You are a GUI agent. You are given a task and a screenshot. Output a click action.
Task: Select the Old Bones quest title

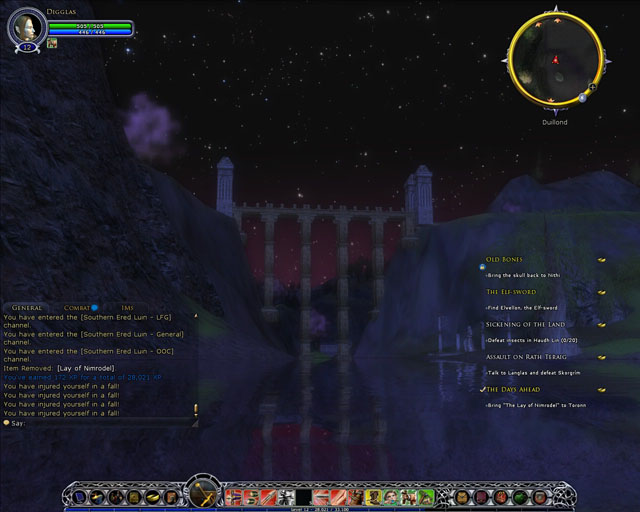pos(504,259)
